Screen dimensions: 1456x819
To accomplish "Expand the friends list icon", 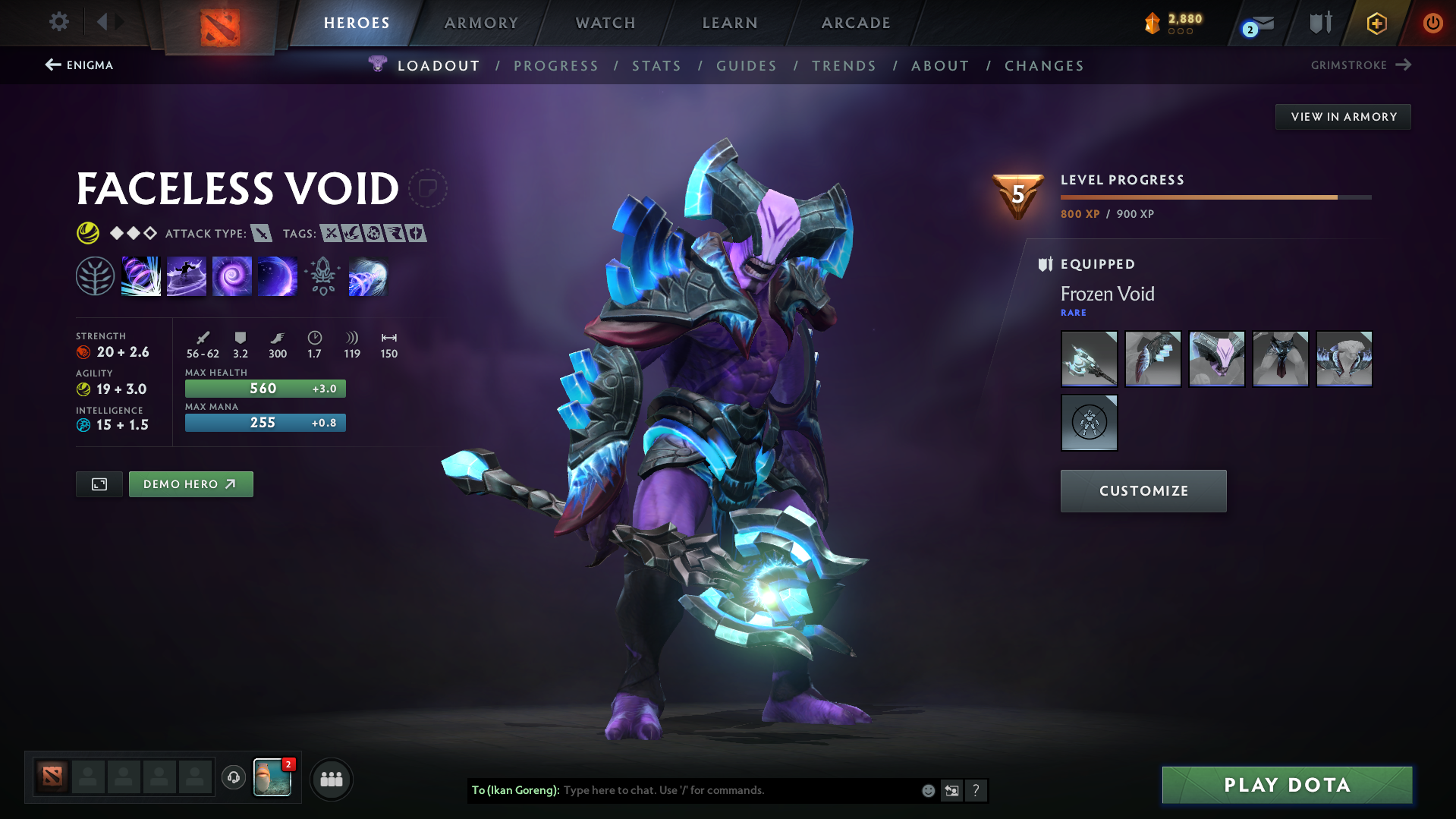I will pos(331,779).
